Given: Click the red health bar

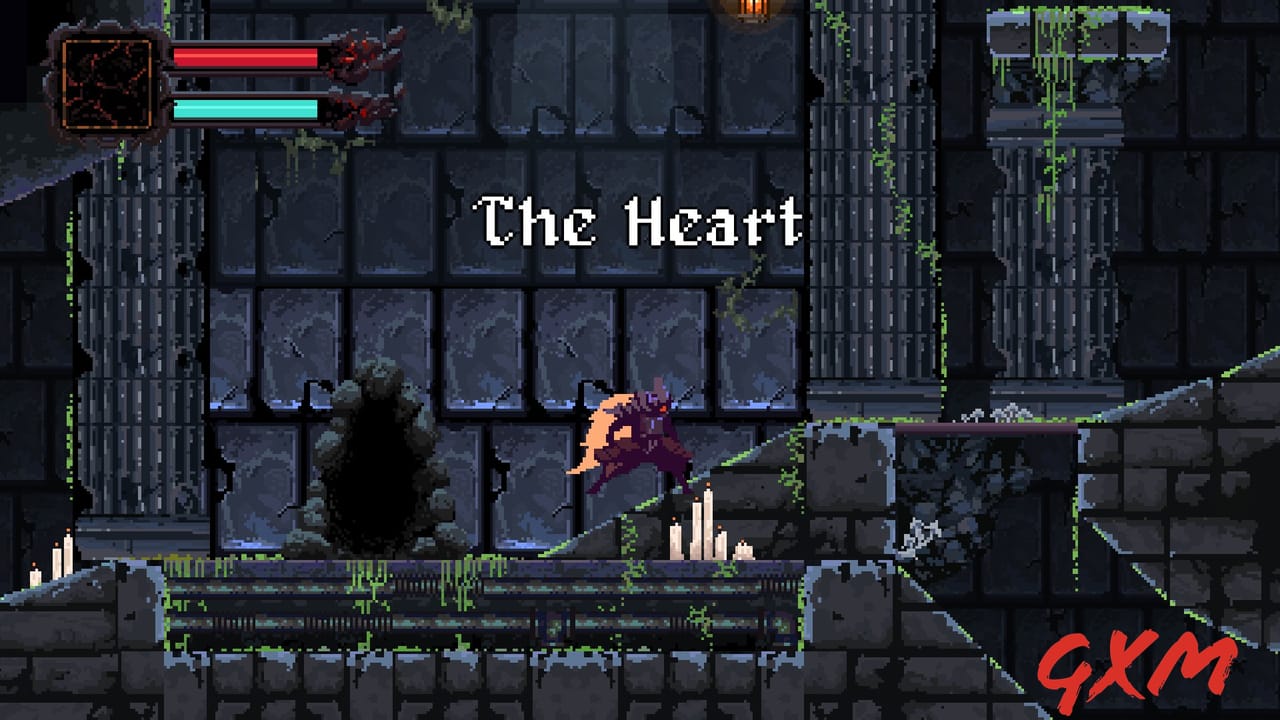Looking at the screenshot, I should pyautogui.click(x=245, y=57).
